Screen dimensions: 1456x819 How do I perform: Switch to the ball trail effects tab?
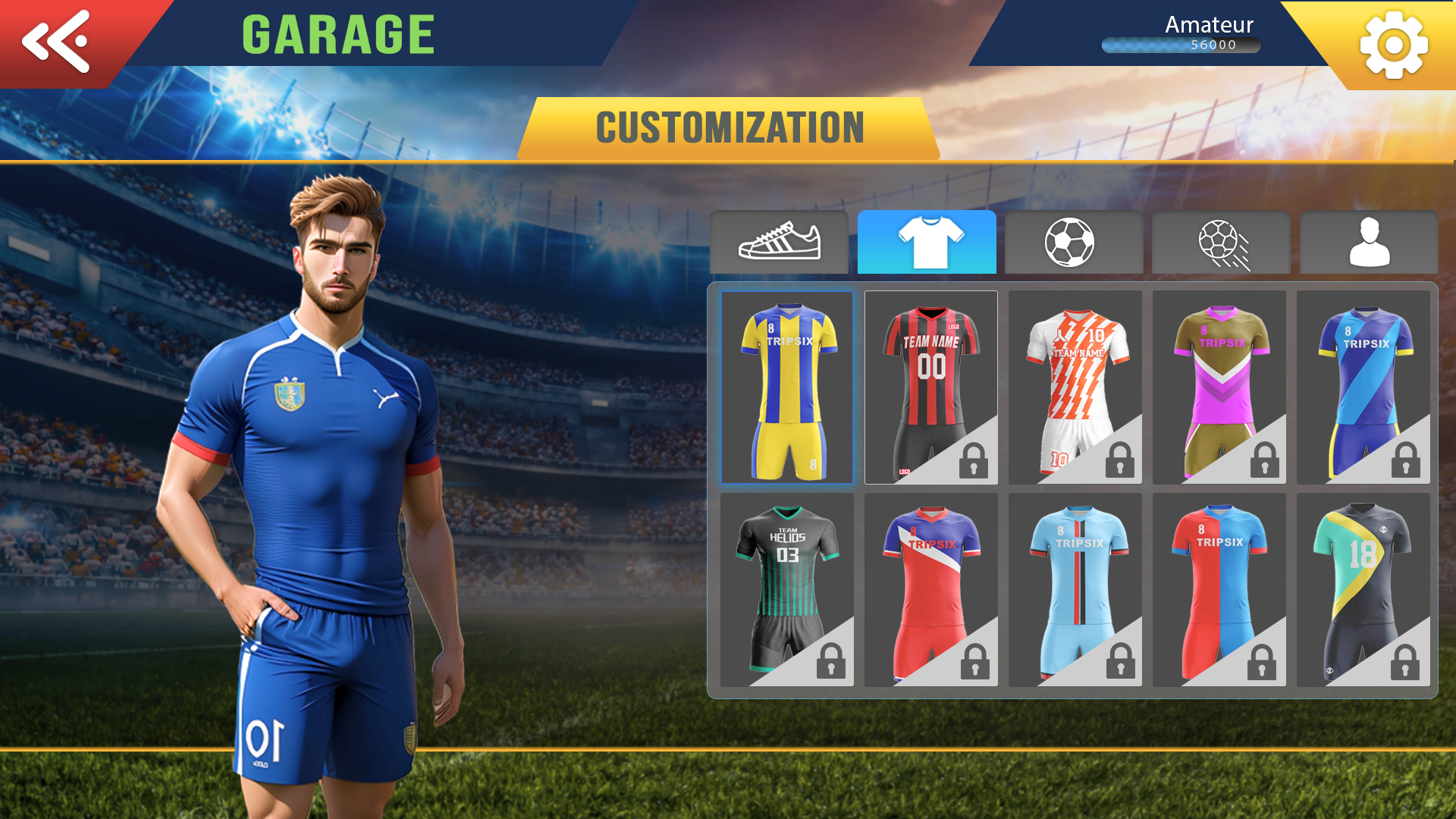click(1221, 243)
